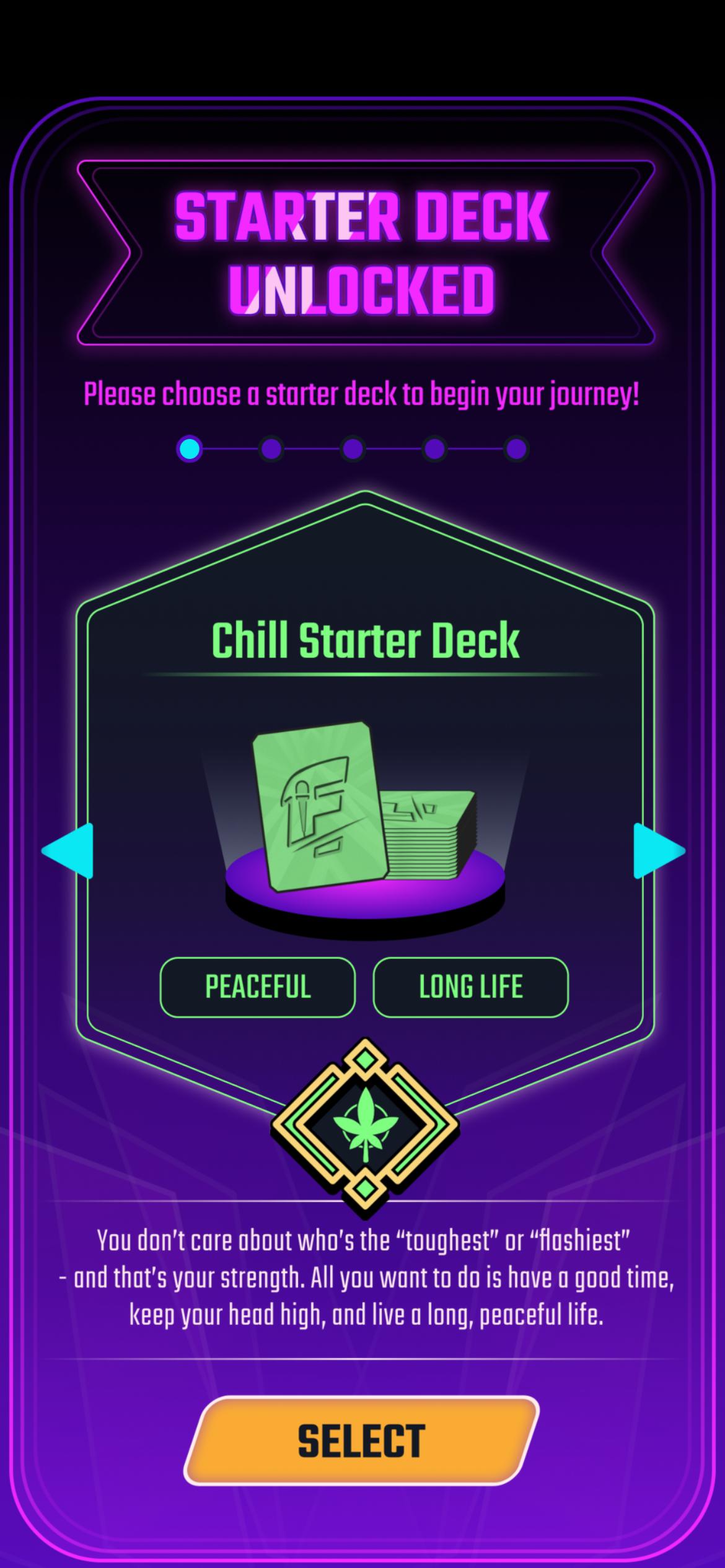Tap the PEACEFUL trait tag
725x1568 pixels.
pos(258,987)
